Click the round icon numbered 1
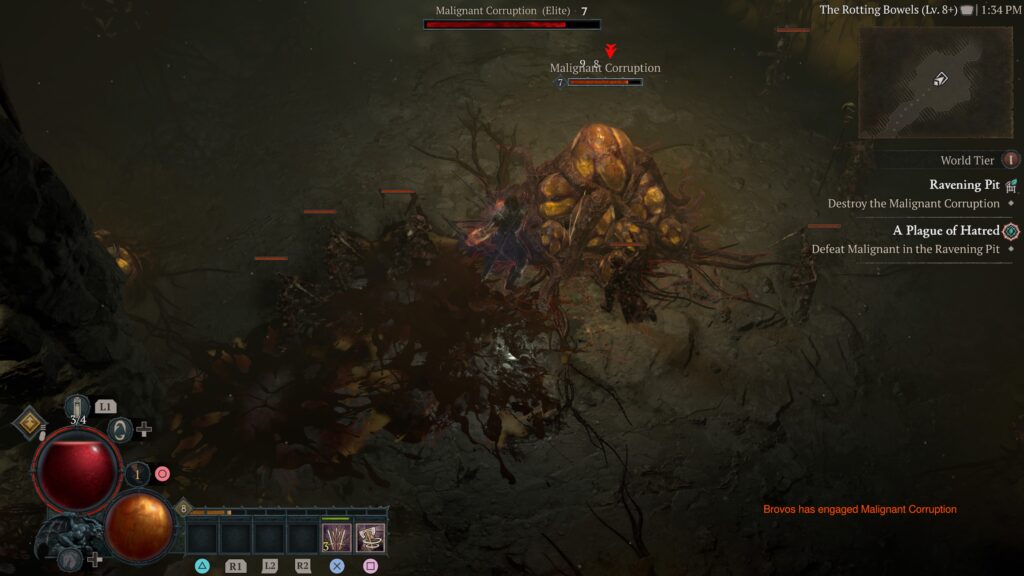This screenshot has height=576, width=1024. point(138,474)
